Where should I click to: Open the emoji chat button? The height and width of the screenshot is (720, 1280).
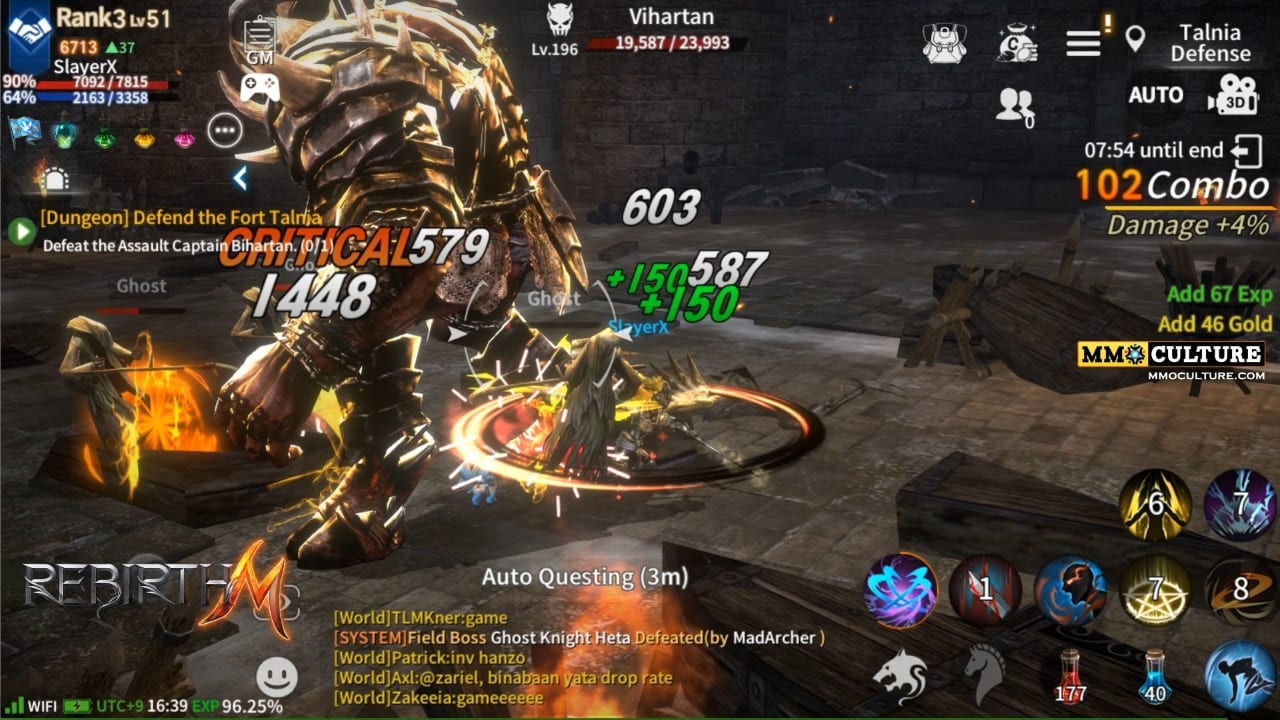[277, 677]
